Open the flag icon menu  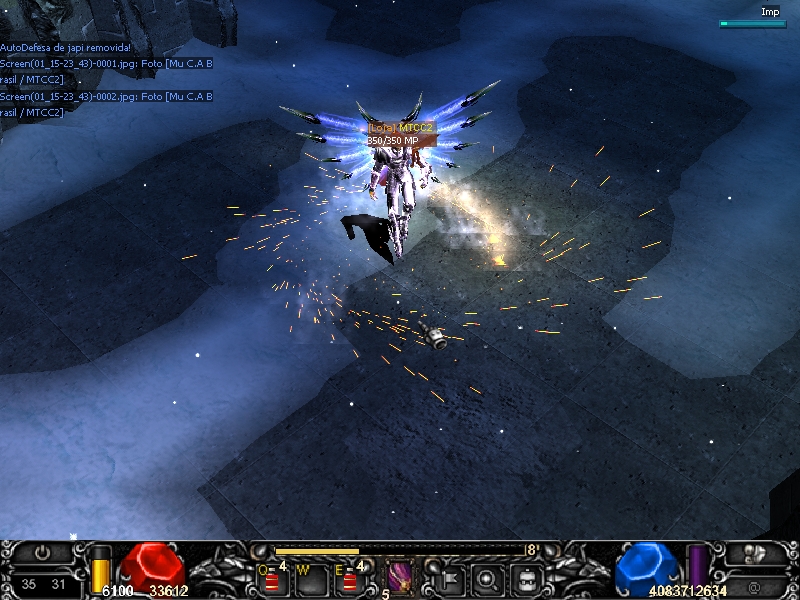[x=449, y=578]
